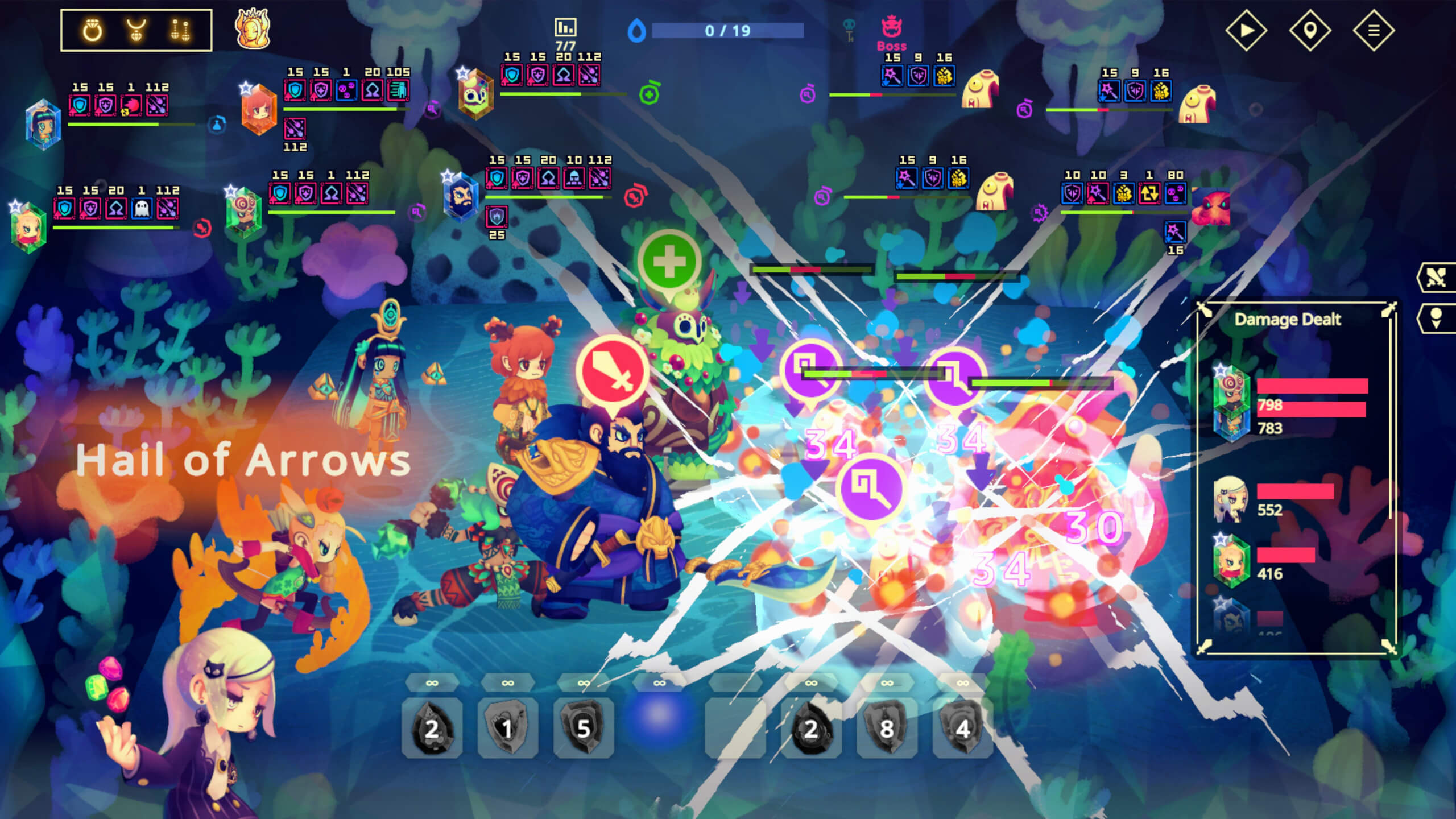Image resolution: width=1456 pixels, height=819 pixels.
Task: Select the die showing number 4
Action: (962, 728)
